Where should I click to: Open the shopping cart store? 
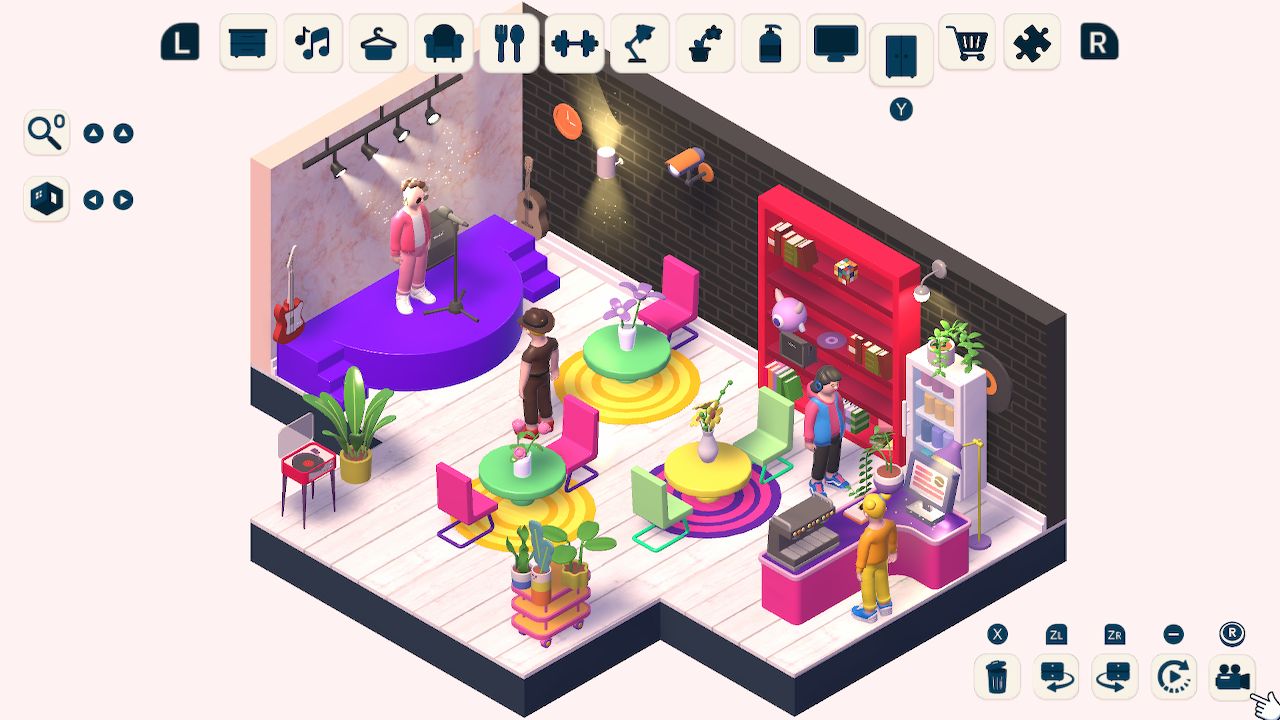(x=966, y=44)
